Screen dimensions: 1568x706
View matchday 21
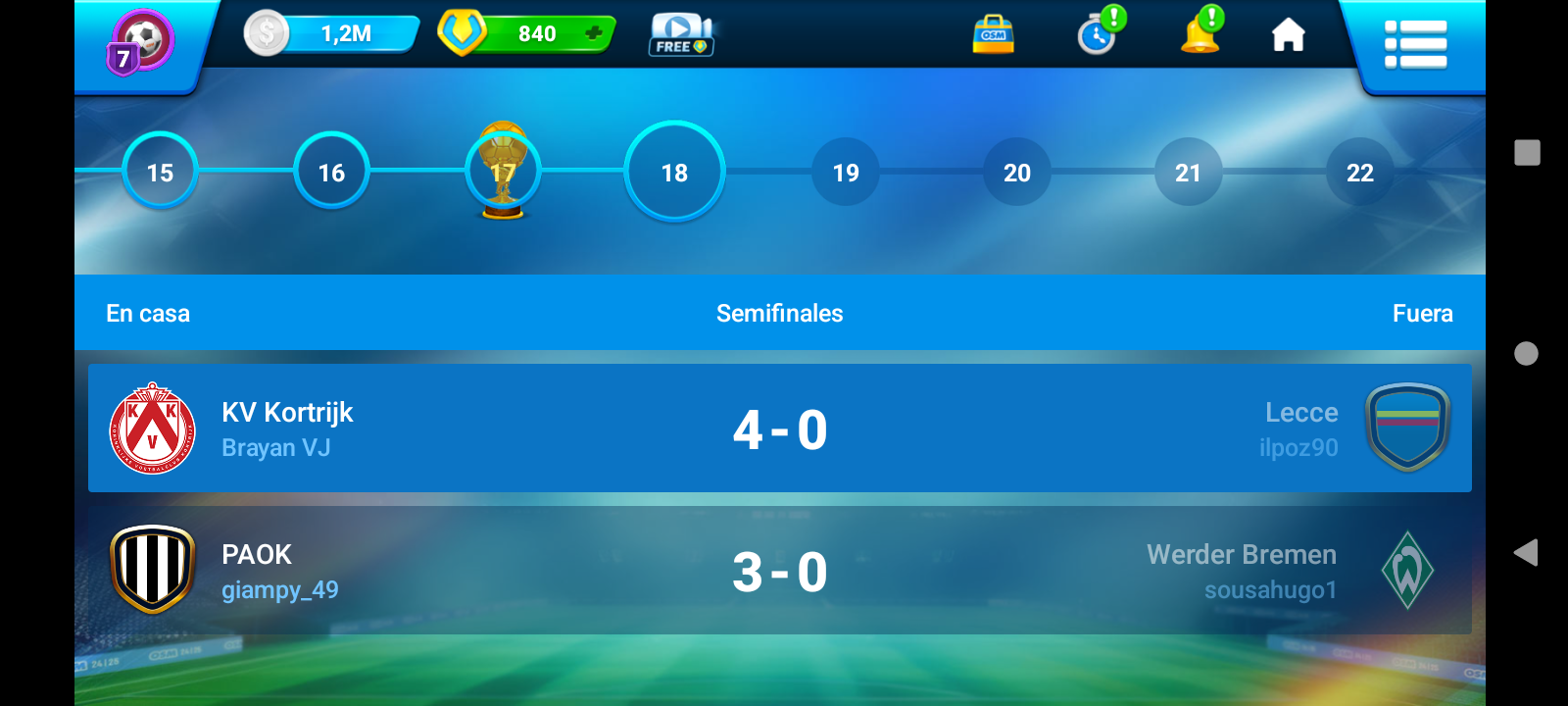pyautogui.click(x=1188, y=173)
